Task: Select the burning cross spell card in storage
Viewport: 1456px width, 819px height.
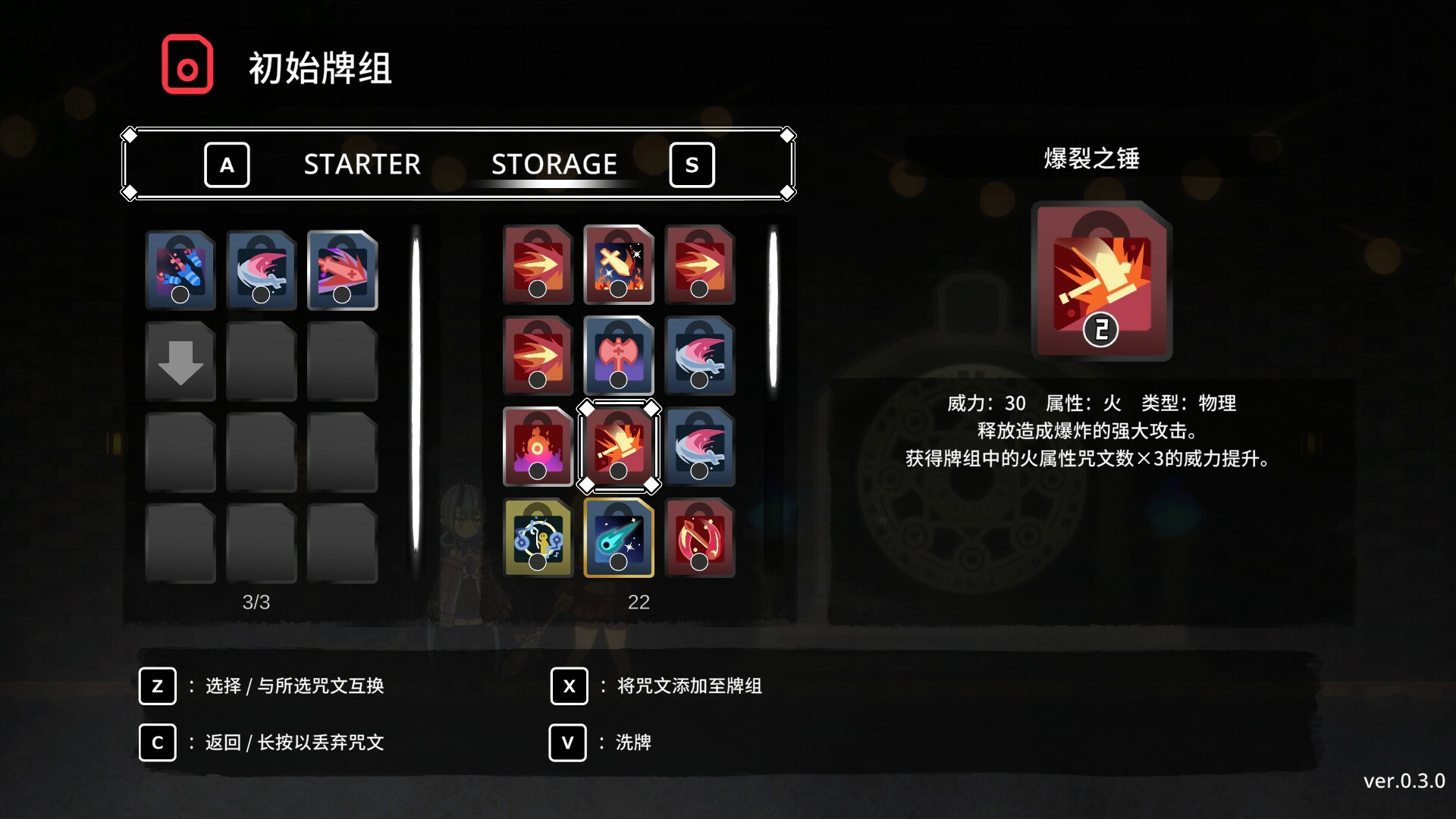Action: 619,265
